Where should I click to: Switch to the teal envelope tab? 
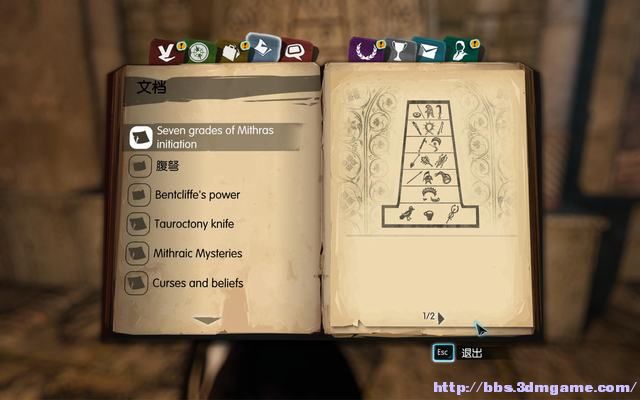tap(428, 51)
